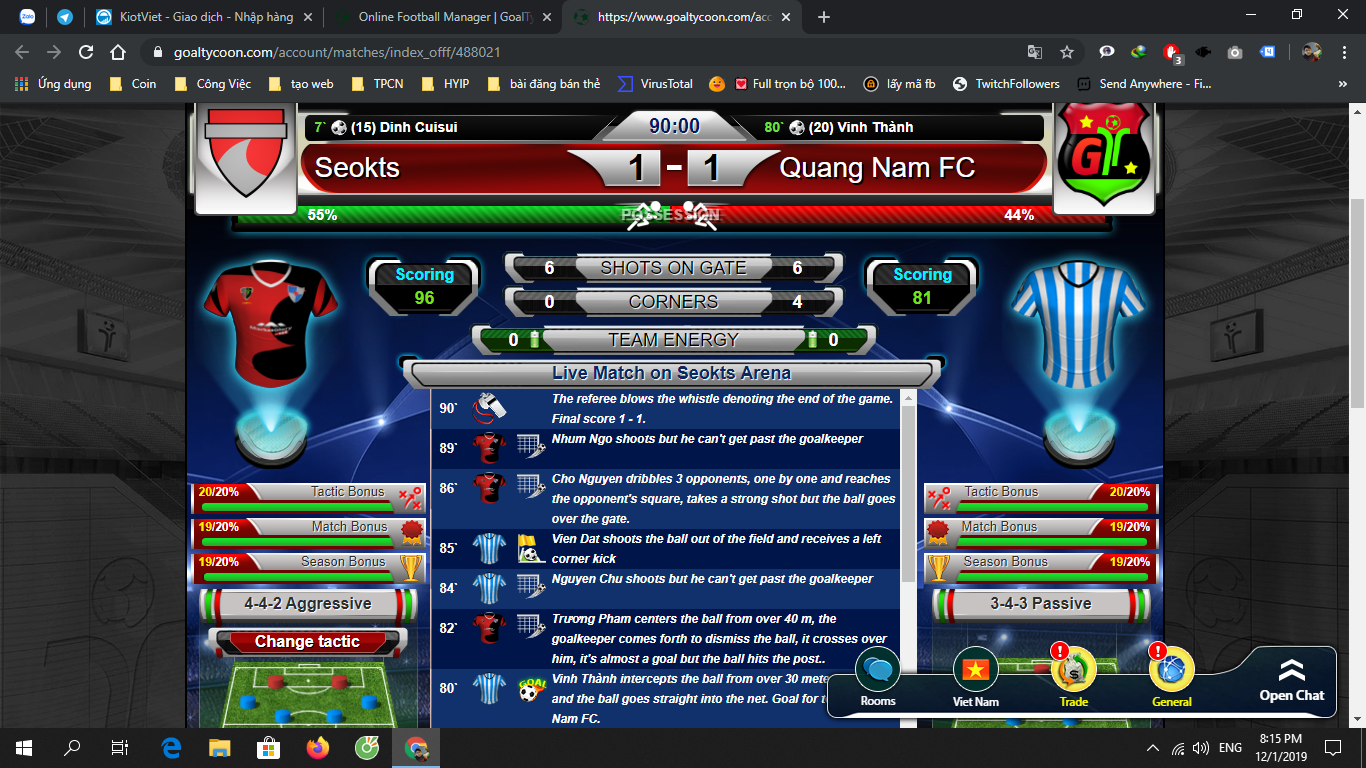
Task: Select the Viet Nam chat channel
Action: 975,672
